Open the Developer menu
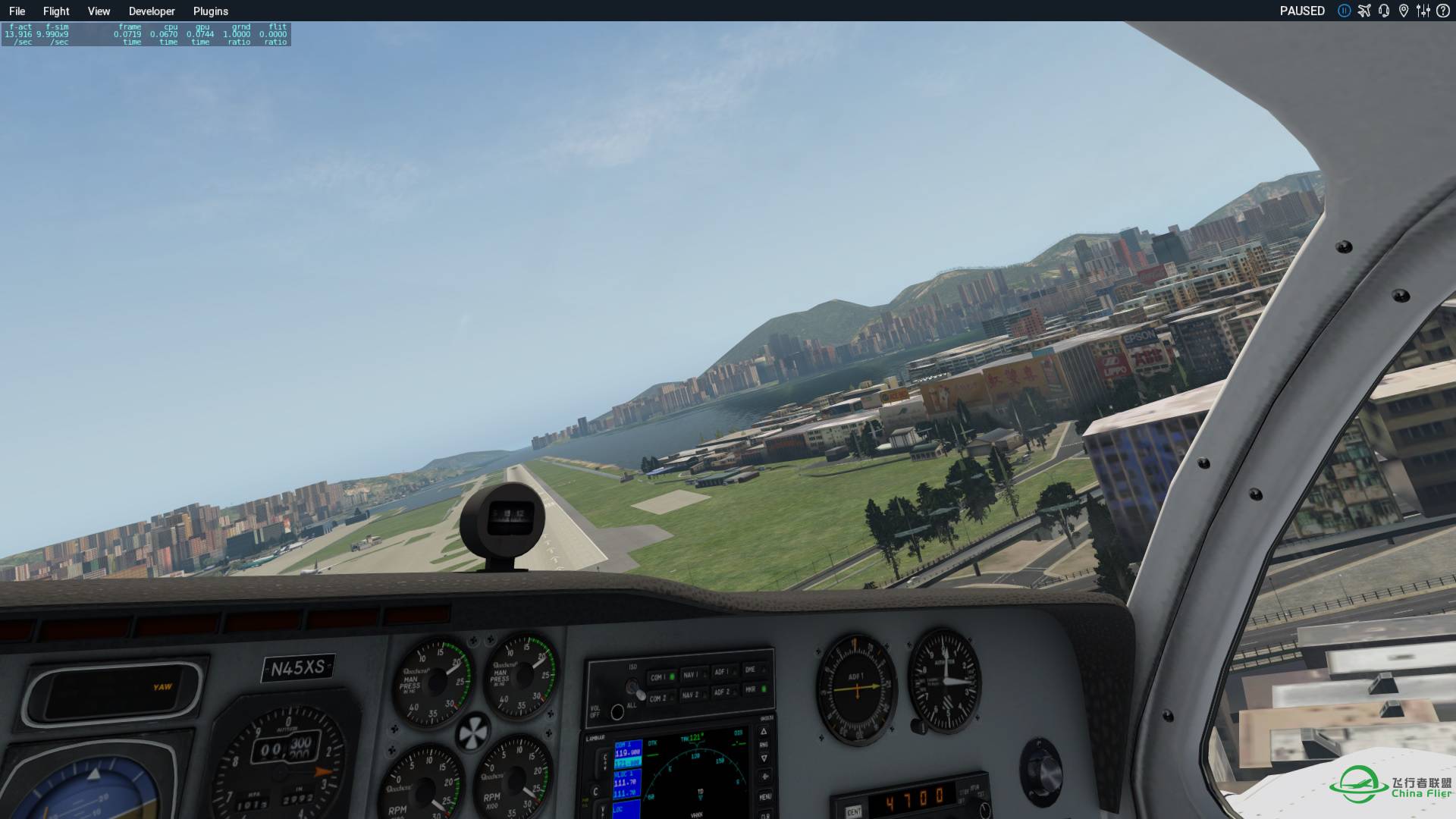 (x=151, y=11)
